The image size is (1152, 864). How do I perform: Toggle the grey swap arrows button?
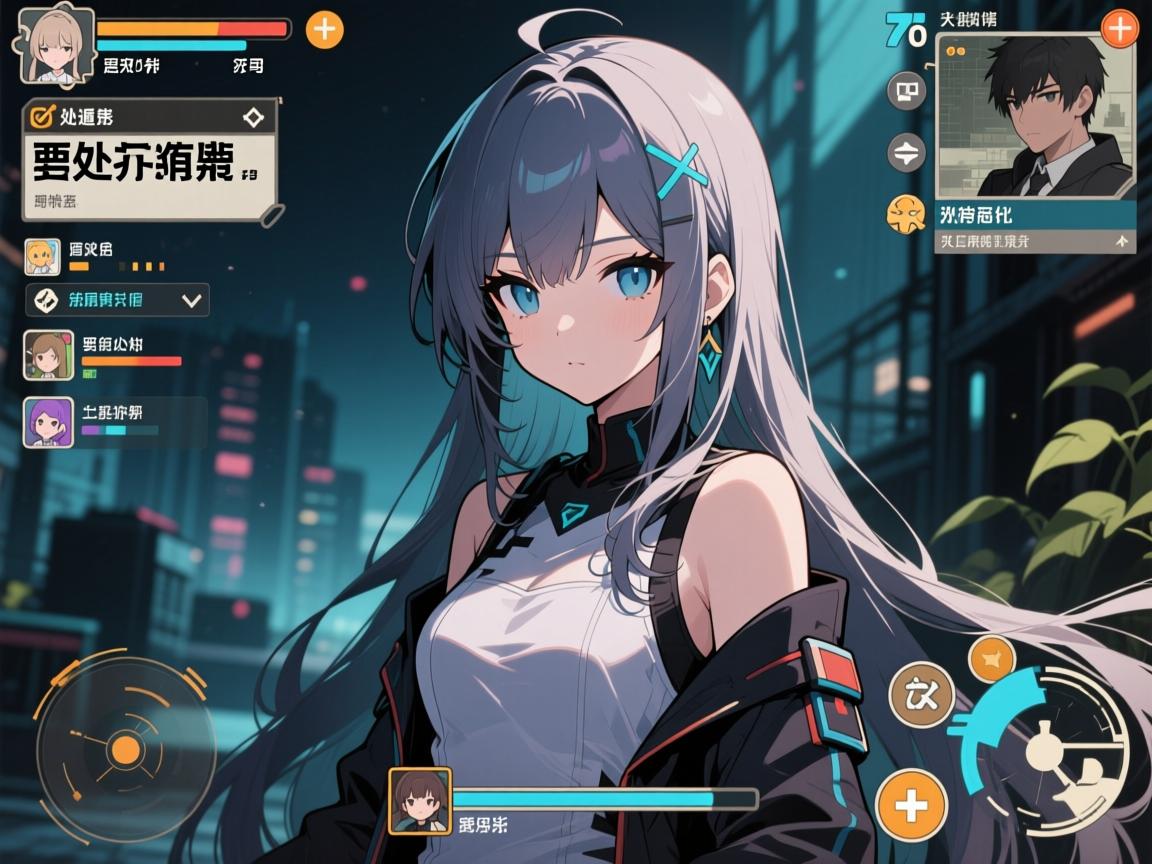(907, 153)
